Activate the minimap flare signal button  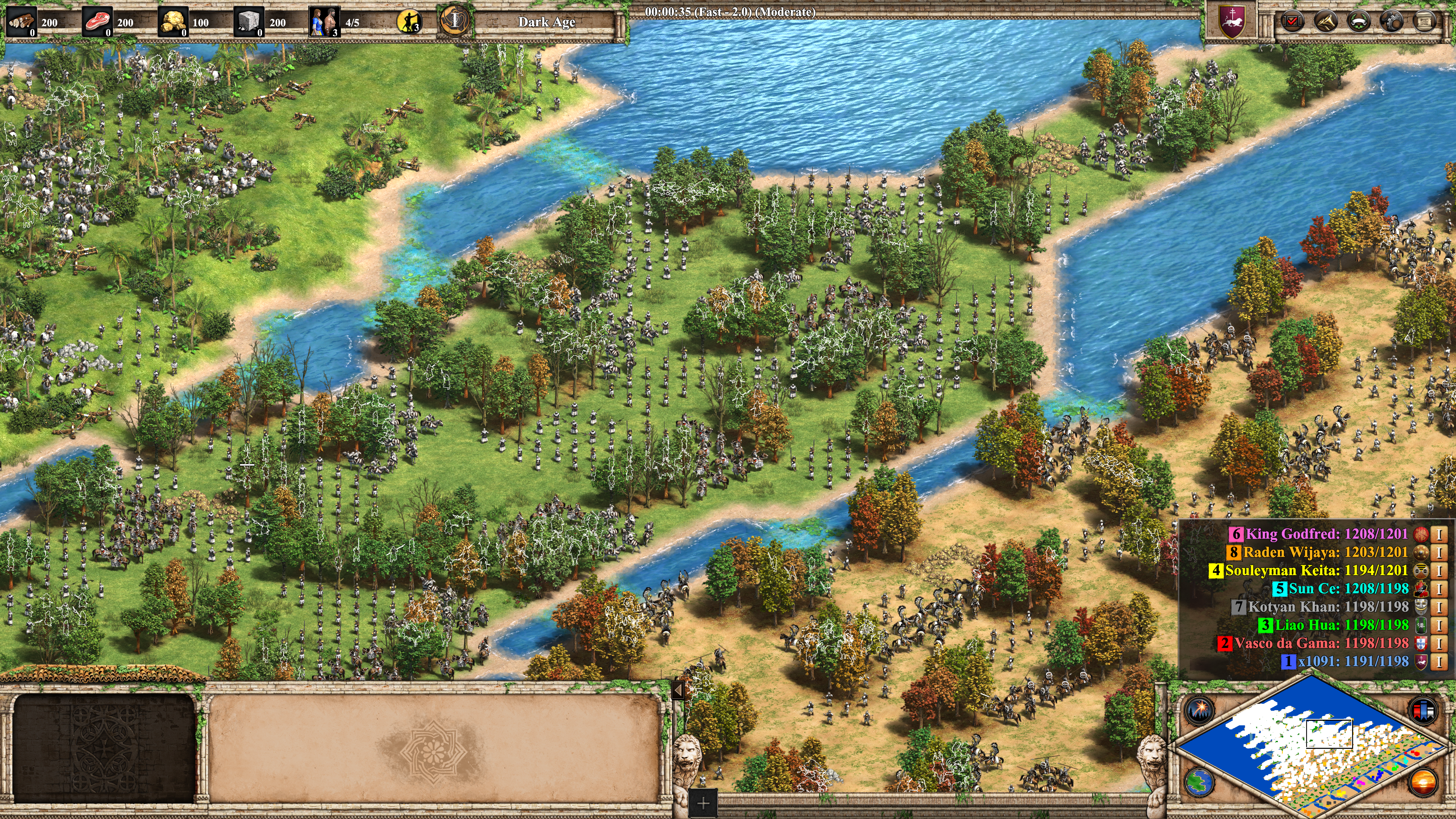1198,710
